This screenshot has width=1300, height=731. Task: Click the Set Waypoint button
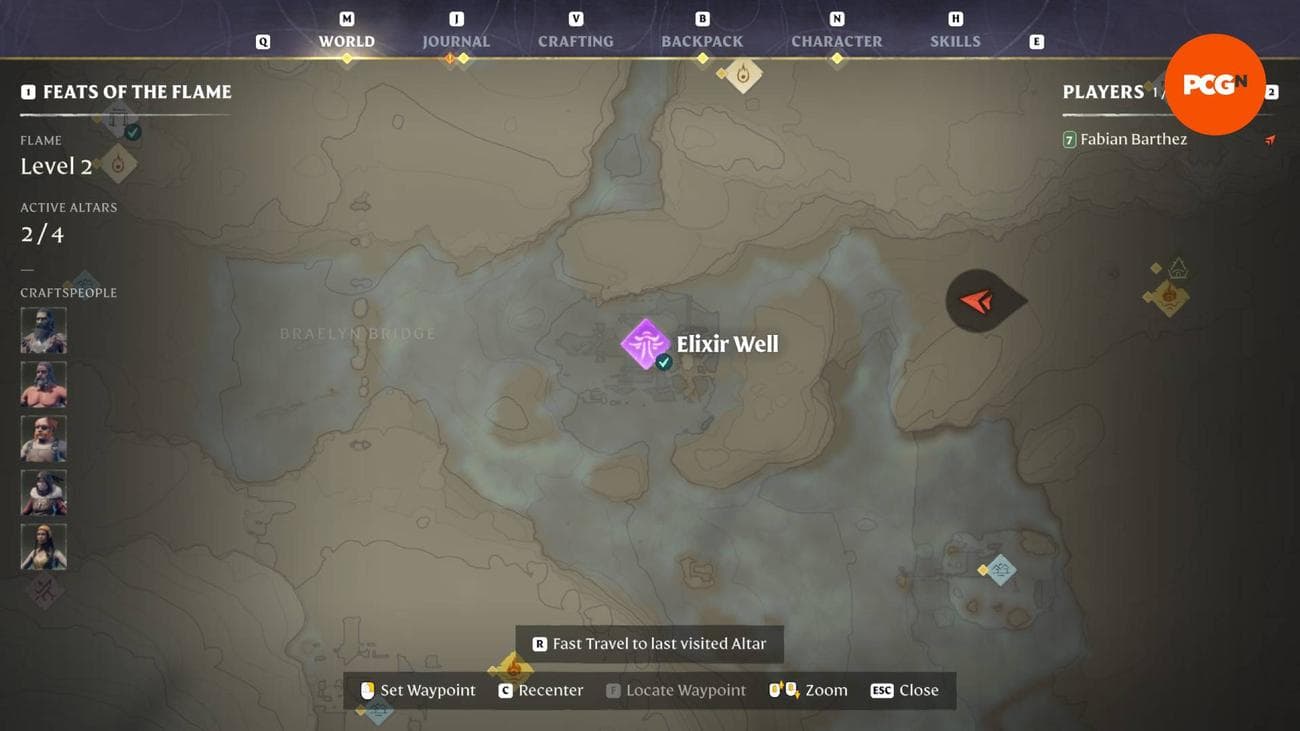[x=418, y=690]
